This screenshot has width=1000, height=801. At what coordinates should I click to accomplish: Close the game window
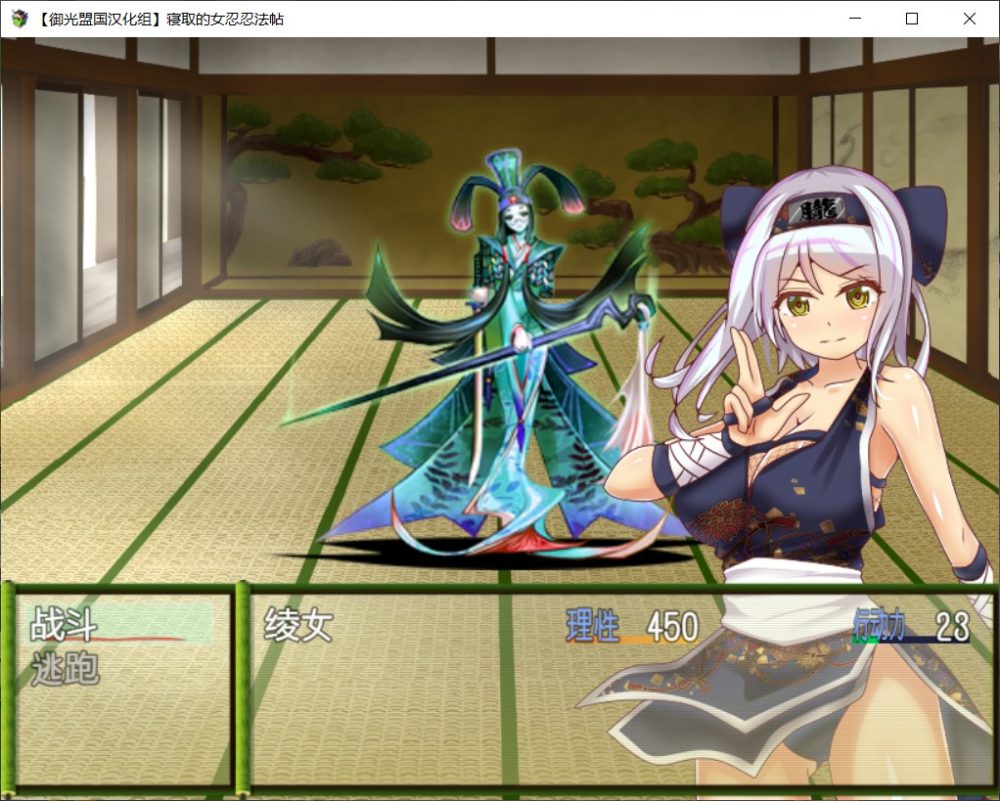969,18
